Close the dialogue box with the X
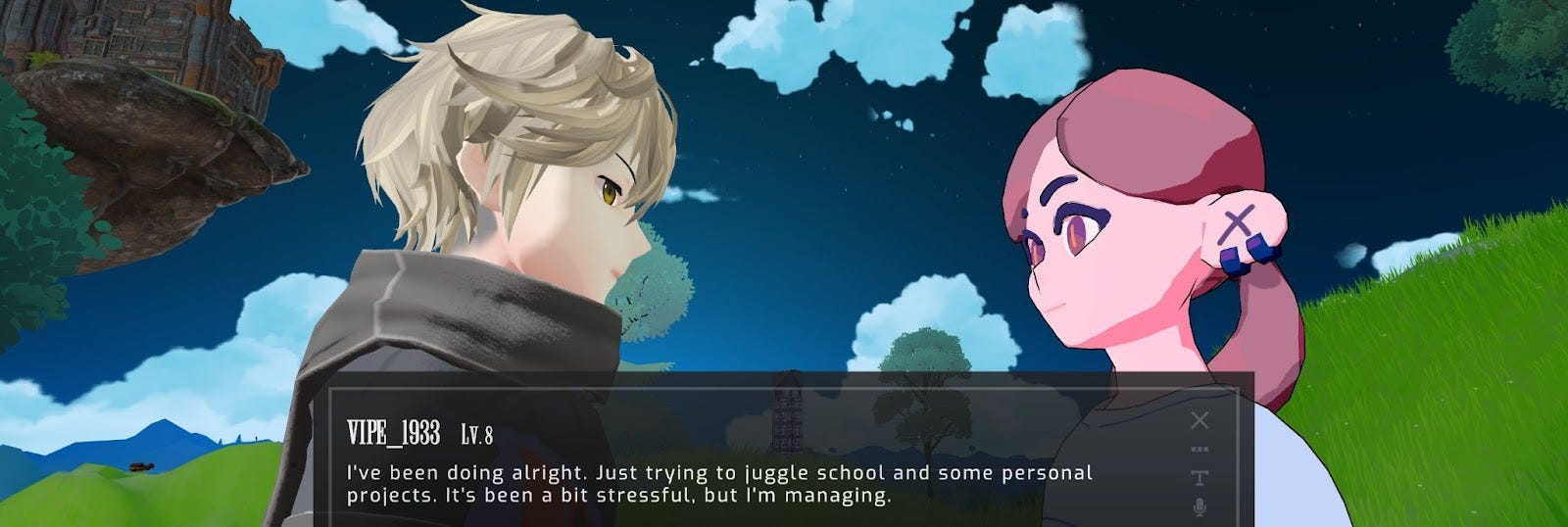Viewport: 1568px width, 527px height. click(1199, 421)
